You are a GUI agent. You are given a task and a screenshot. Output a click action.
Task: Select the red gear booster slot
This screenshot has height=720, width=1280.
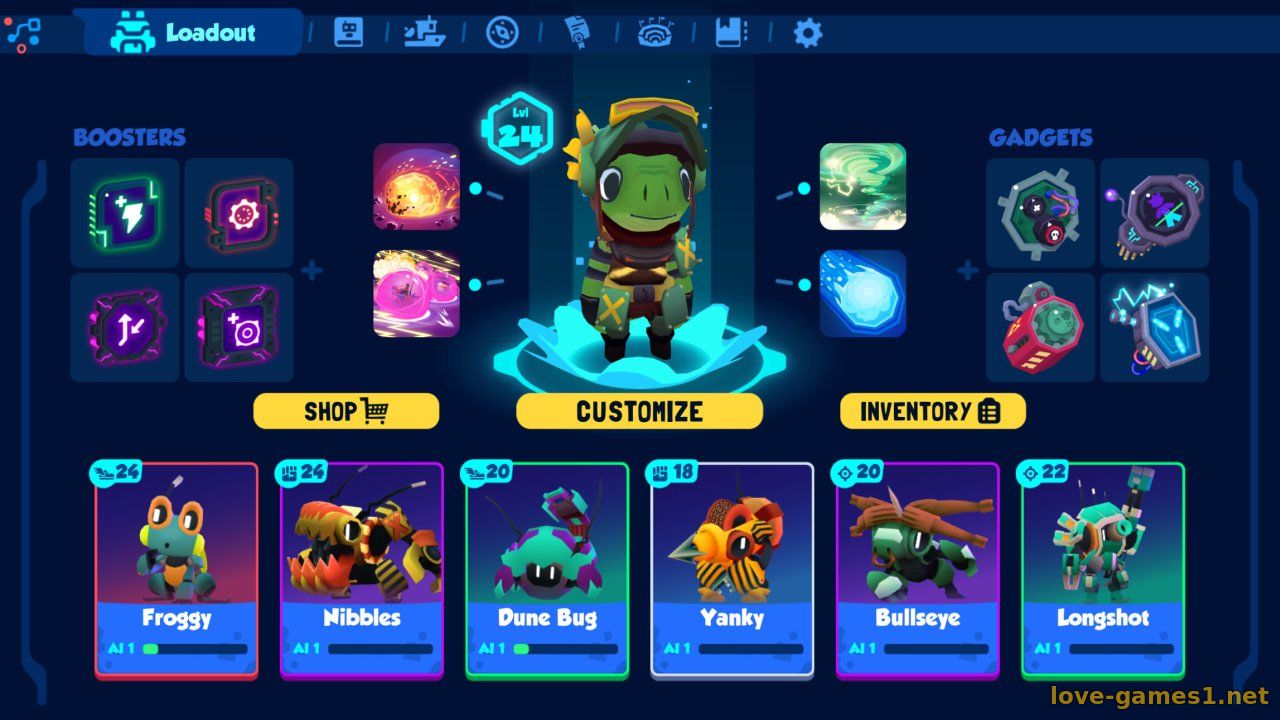239,213
